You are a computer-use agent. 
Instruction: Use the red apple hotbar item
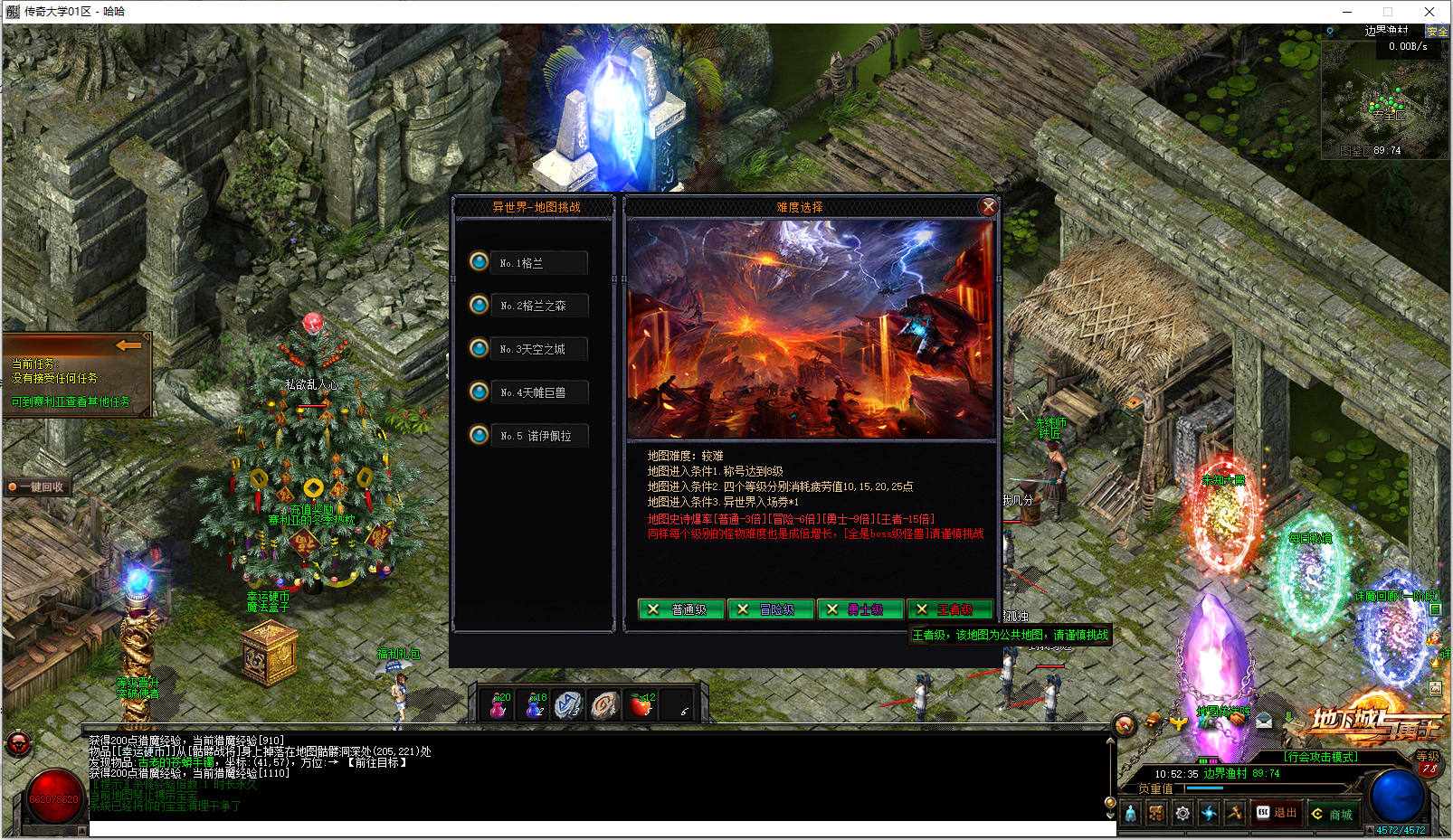tap(641, 705)
